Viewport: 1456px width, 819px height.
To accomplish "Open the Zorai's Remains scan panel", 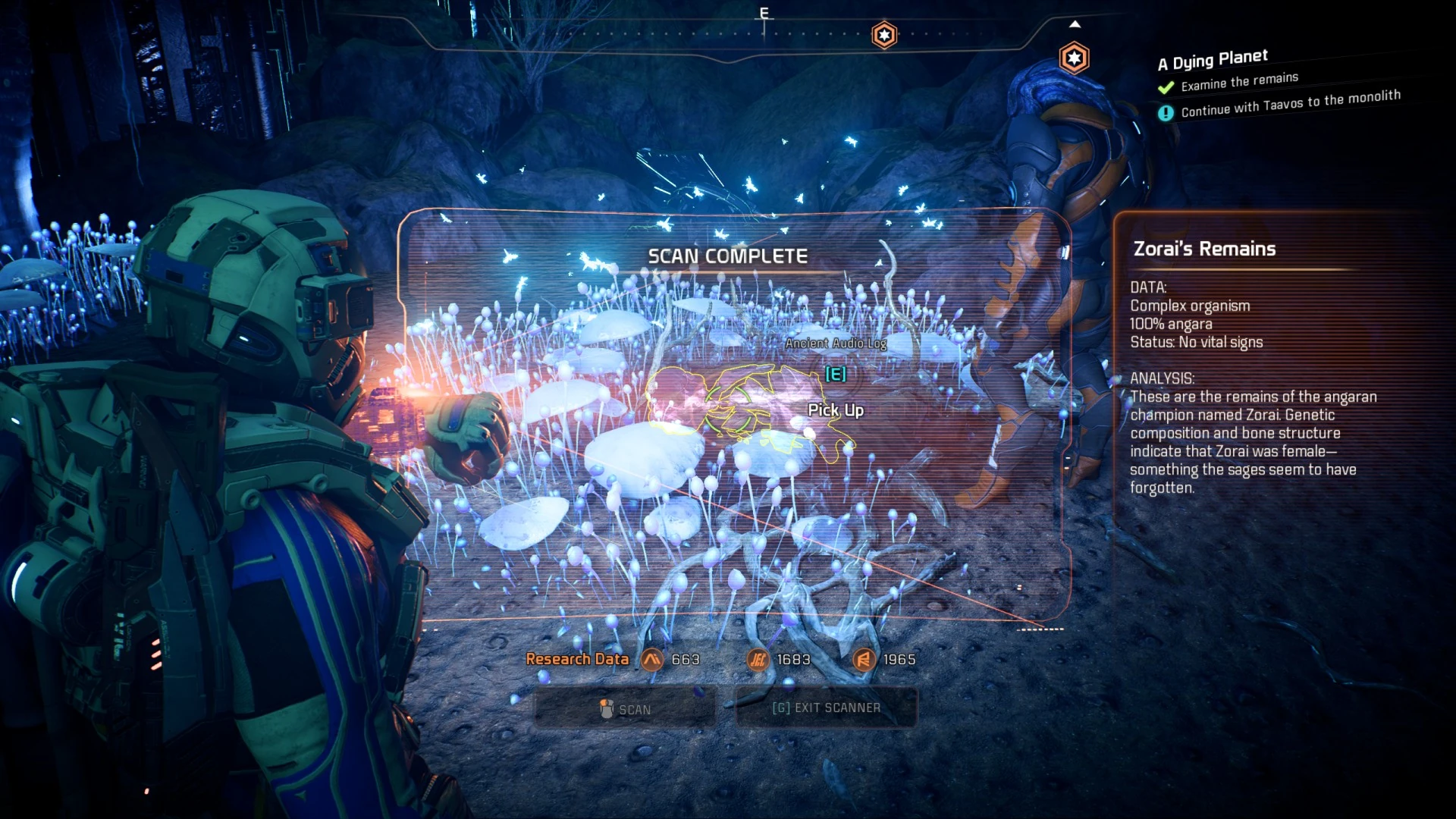I will pos(1204,249).
